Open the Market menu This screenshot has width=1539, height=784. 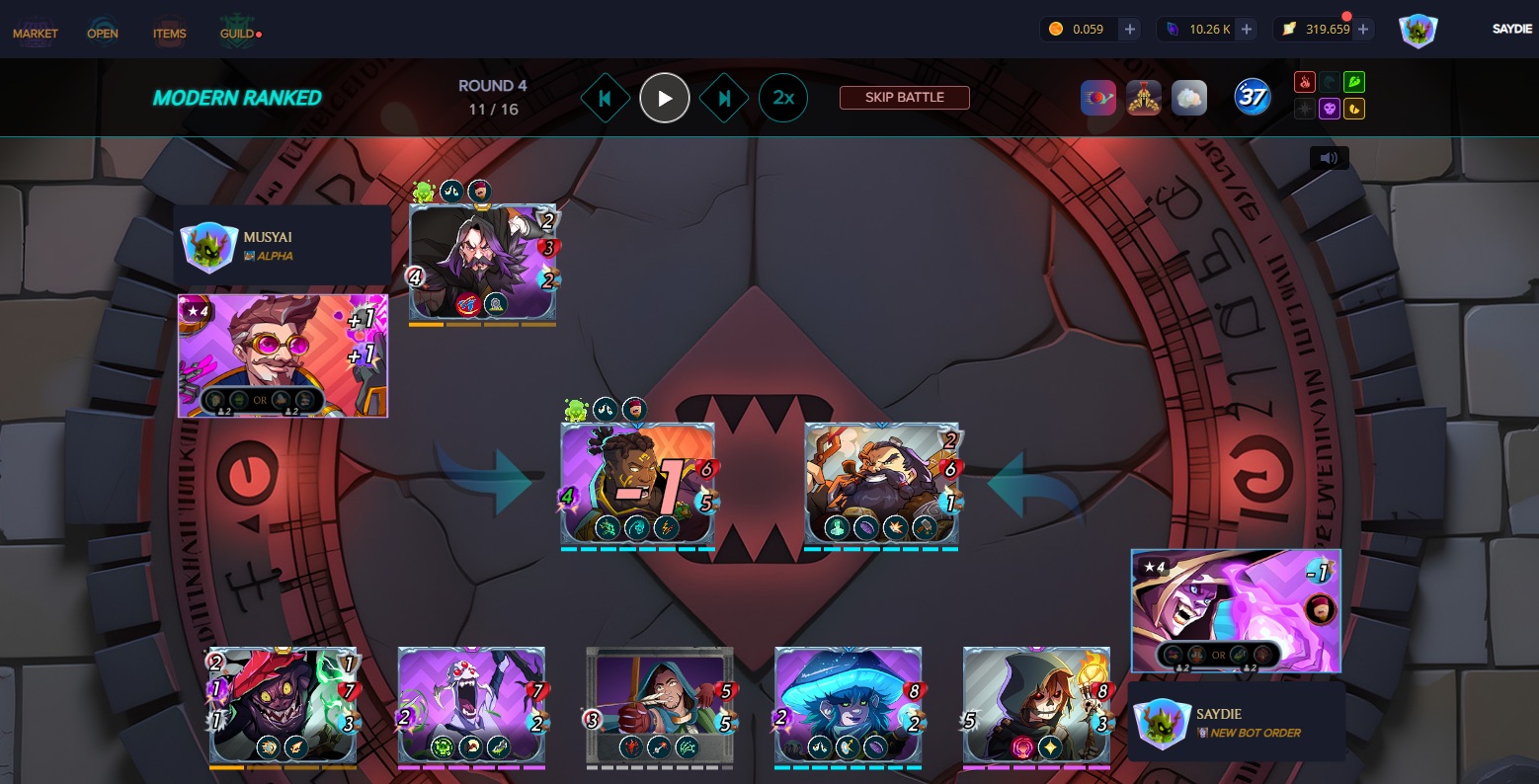tap(36, 34)
